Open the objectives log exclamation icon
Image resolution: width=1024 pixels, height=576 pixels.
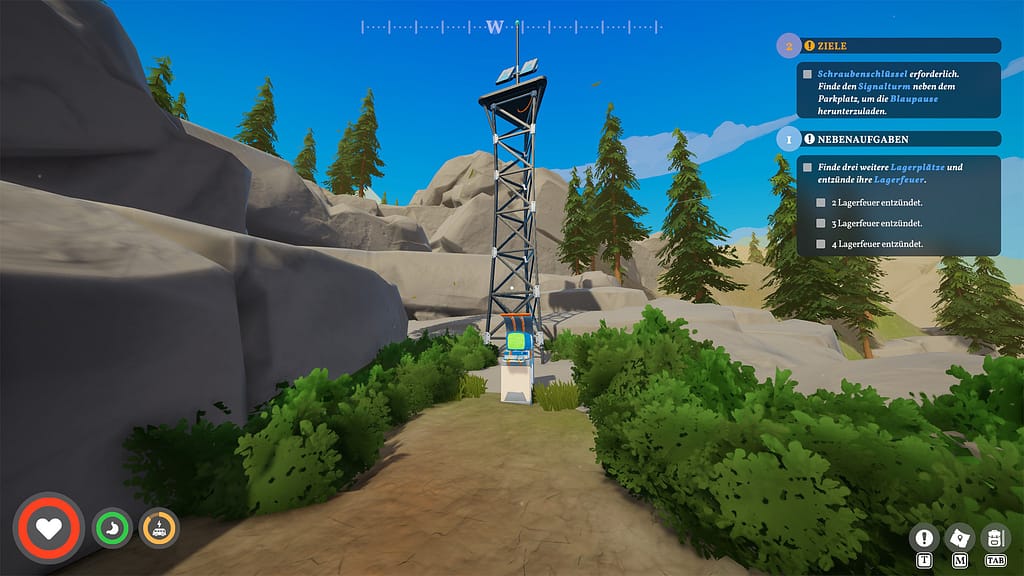click(924, 538)
